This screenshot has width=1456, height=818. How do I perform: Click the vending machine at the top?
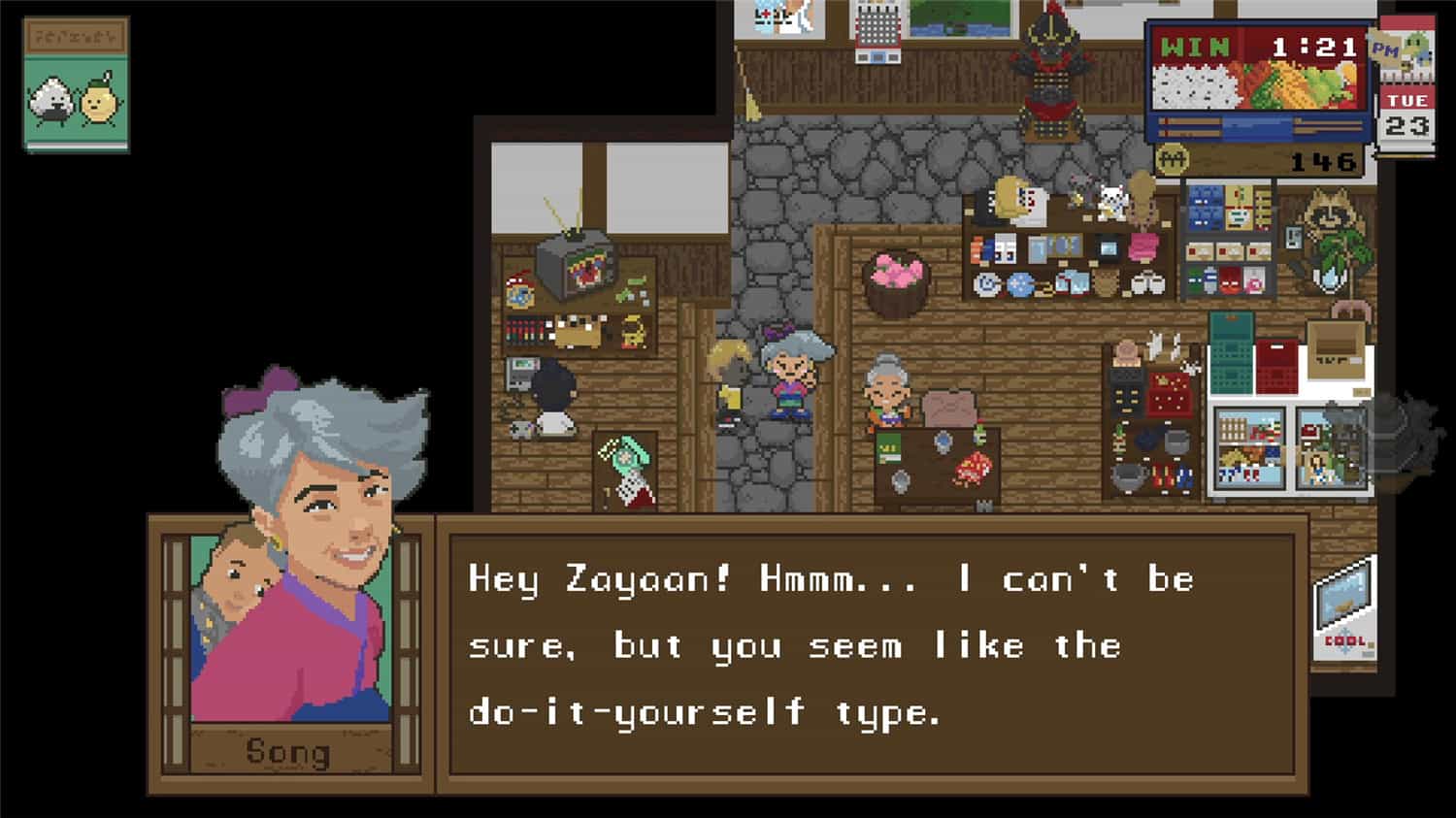tap(878, 39)
